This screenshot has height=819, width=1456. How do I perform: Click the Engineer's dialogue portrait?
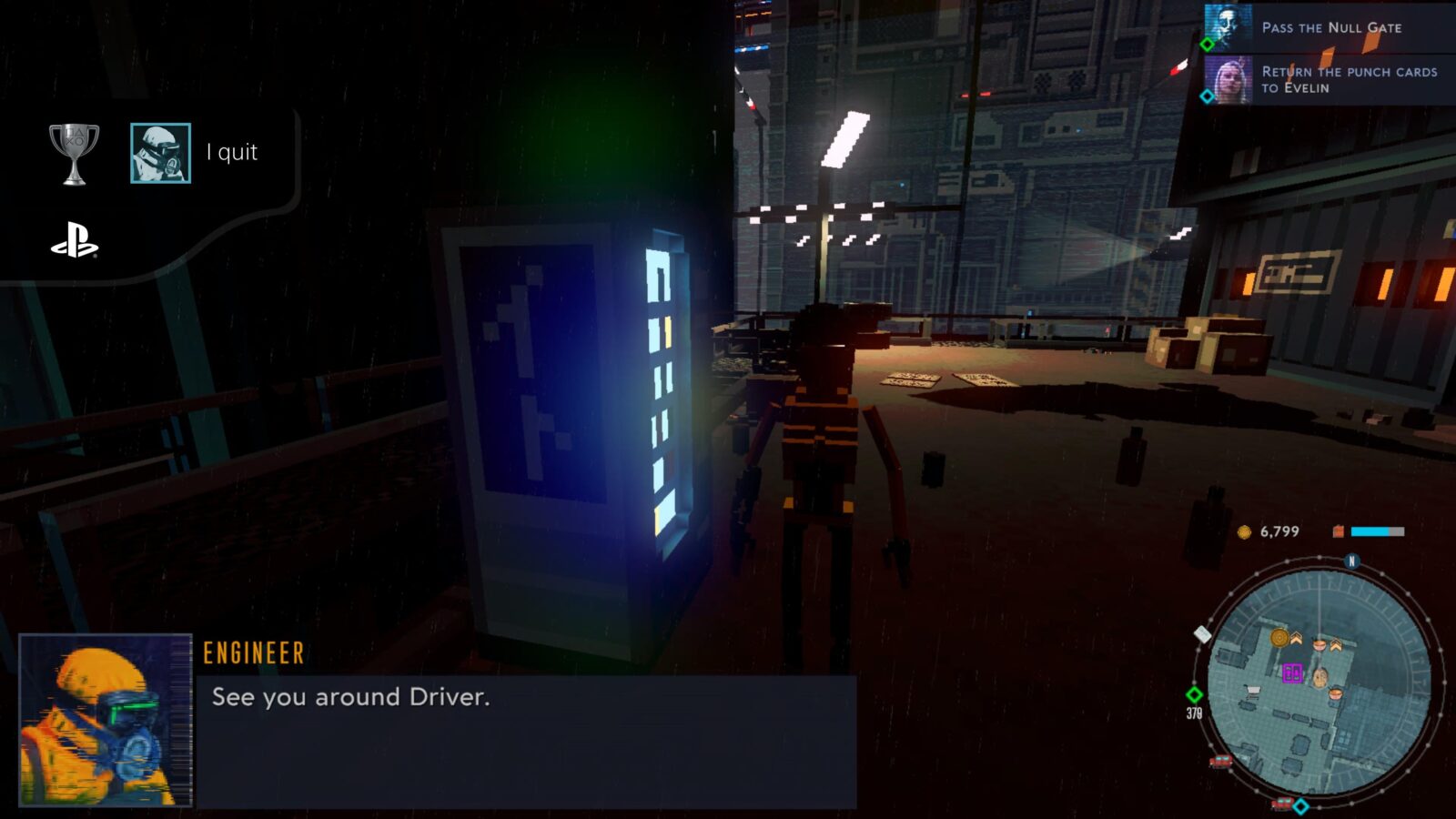point(106,720)
